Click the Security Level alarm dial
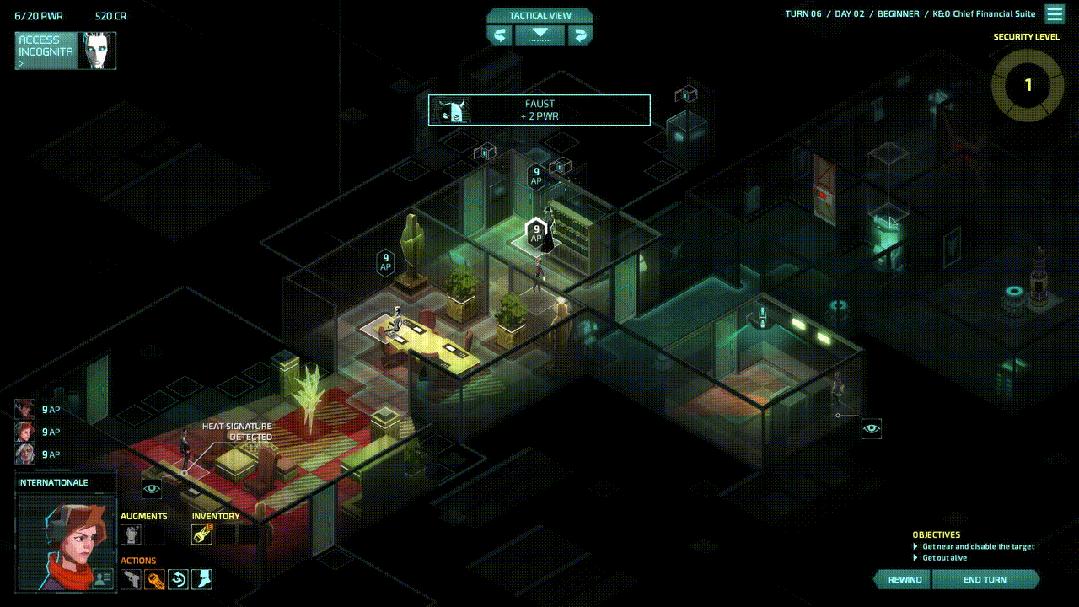The image size is (1079, 607). point(1027,85)
